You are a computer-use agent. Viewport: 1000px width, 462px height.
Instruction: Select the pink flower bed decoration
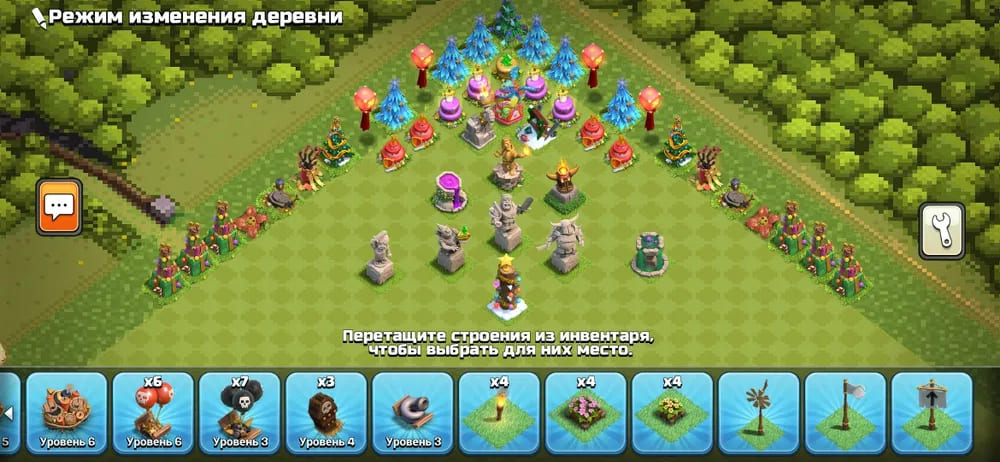(x=586, y=412)
